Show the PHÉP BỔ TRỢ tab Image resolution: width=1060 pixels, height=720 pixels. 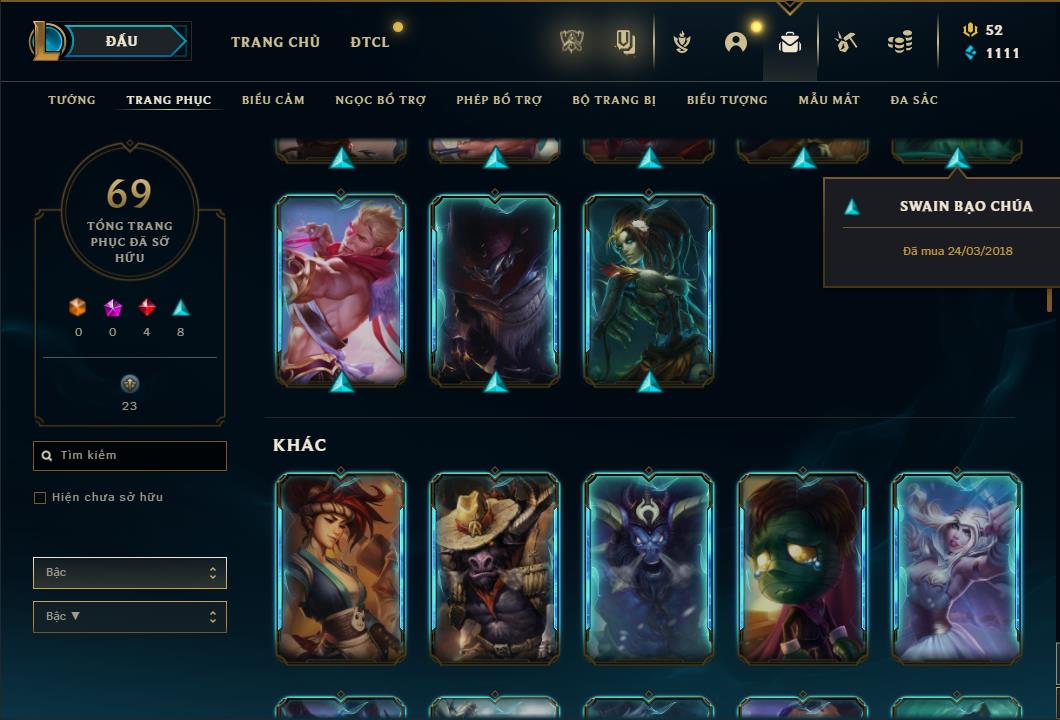[x=499, y=100]
